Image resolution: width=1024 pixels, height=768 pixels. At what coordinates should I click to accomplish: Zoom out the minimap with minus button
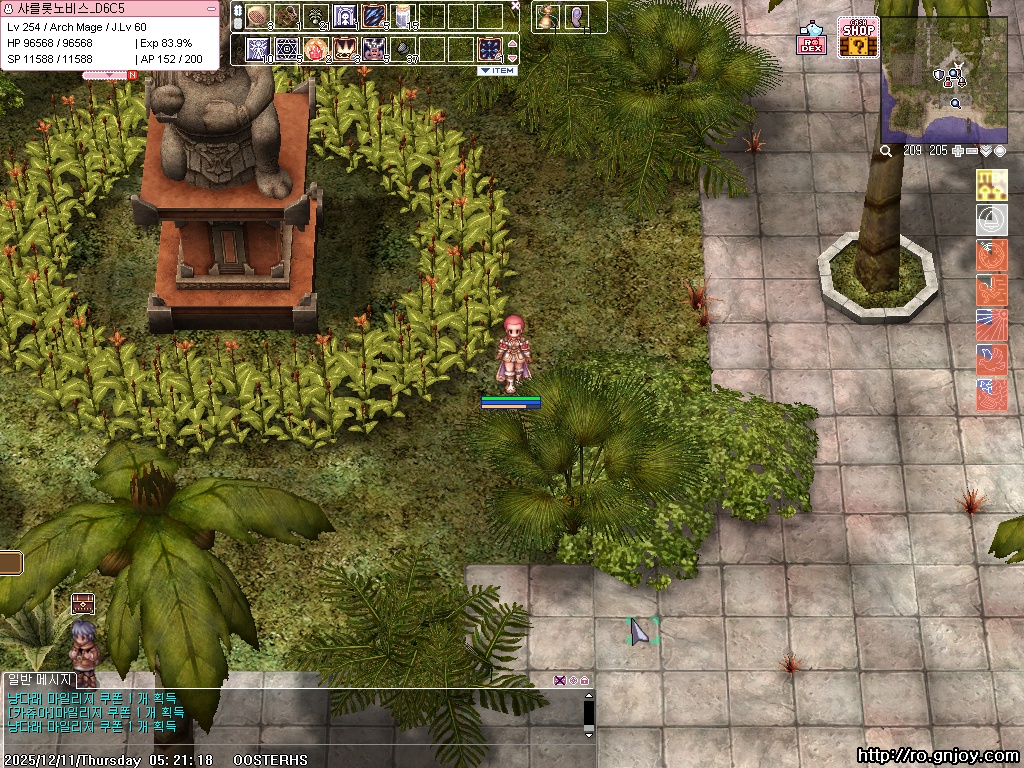point(971,151)
